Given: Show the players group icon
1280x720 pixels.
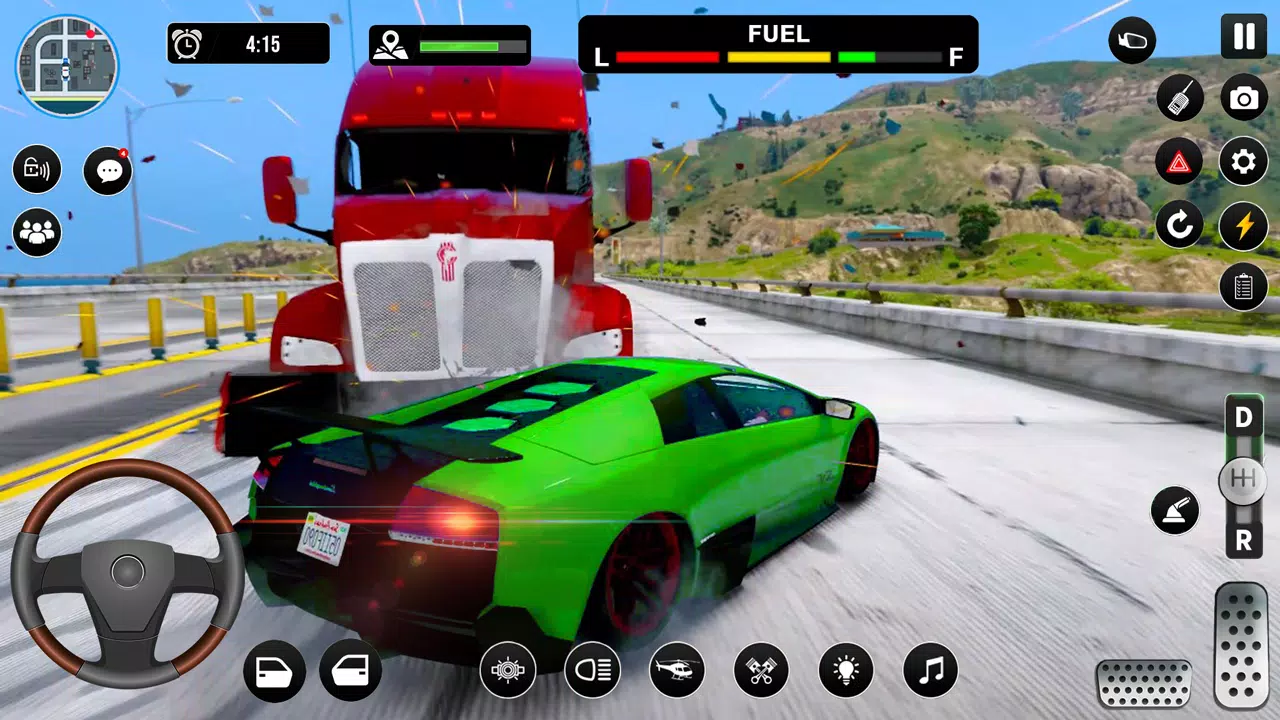Looking at the screenshot, I should [37, 233].
